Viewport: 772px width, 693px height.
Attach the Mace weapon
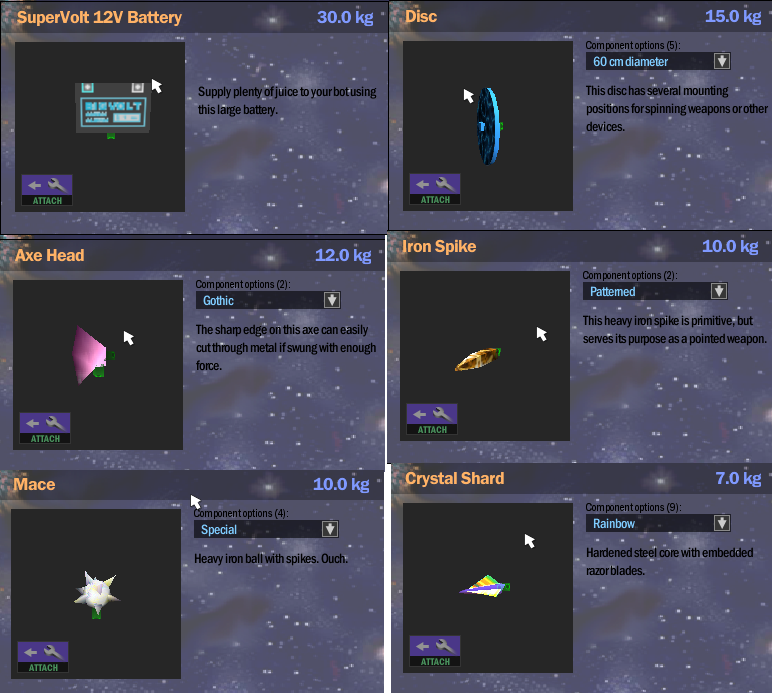43,657
